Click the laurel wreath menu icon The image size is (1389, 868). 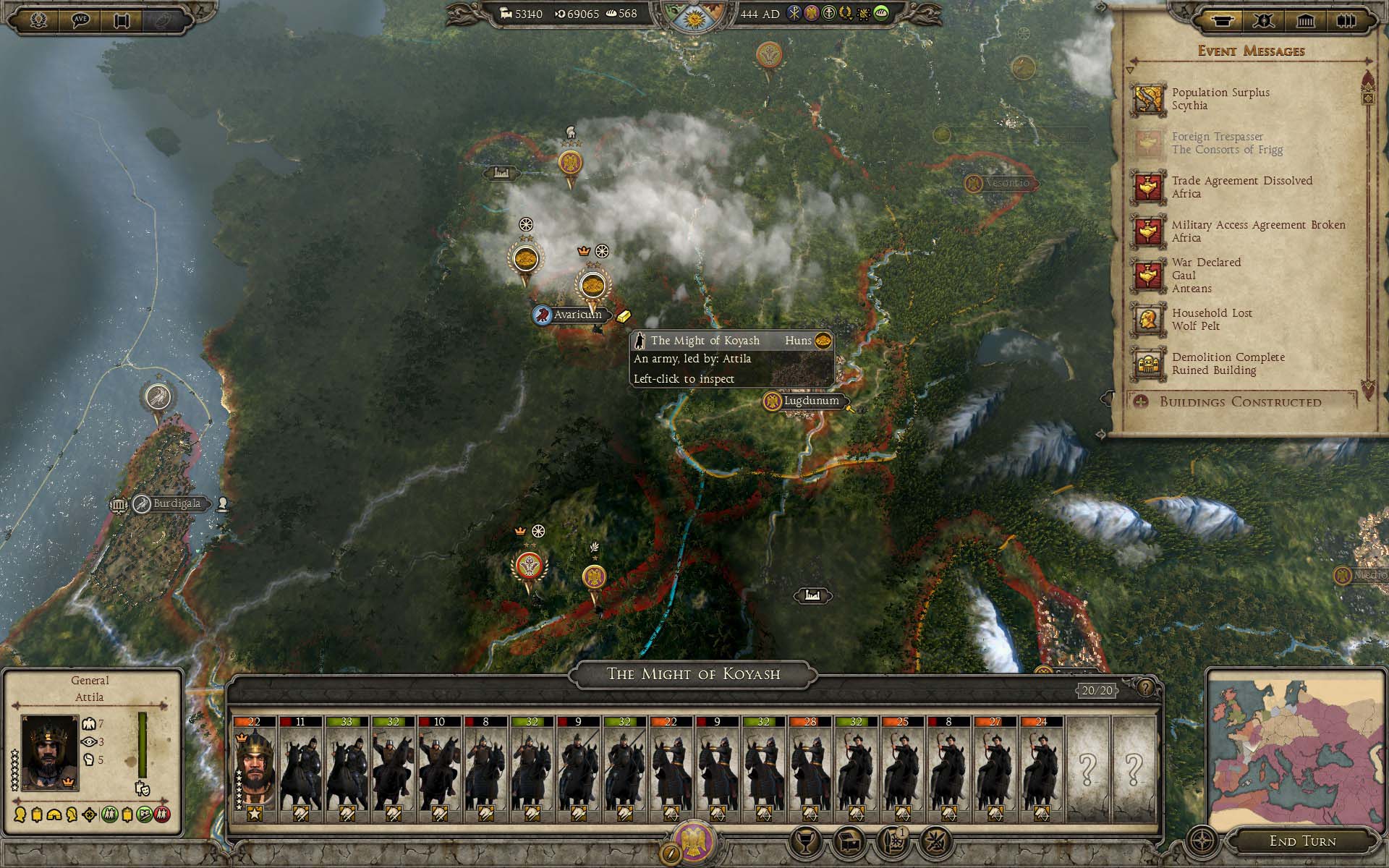[x=38, y=20]
